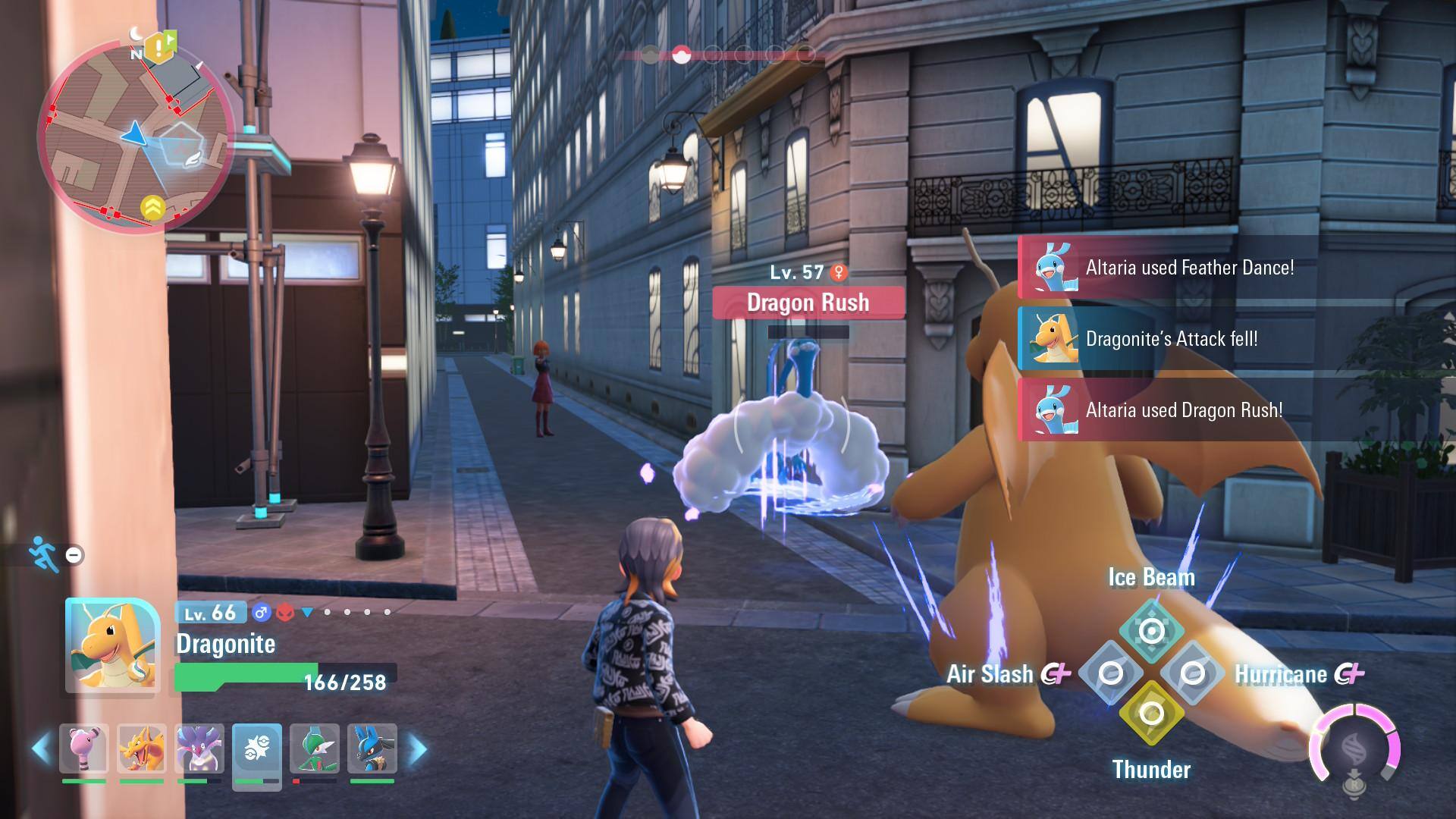This screenshot has height=819, width=1456.
Task: Toggle the running figure dash icon
Action: click(x=44, y=554)
